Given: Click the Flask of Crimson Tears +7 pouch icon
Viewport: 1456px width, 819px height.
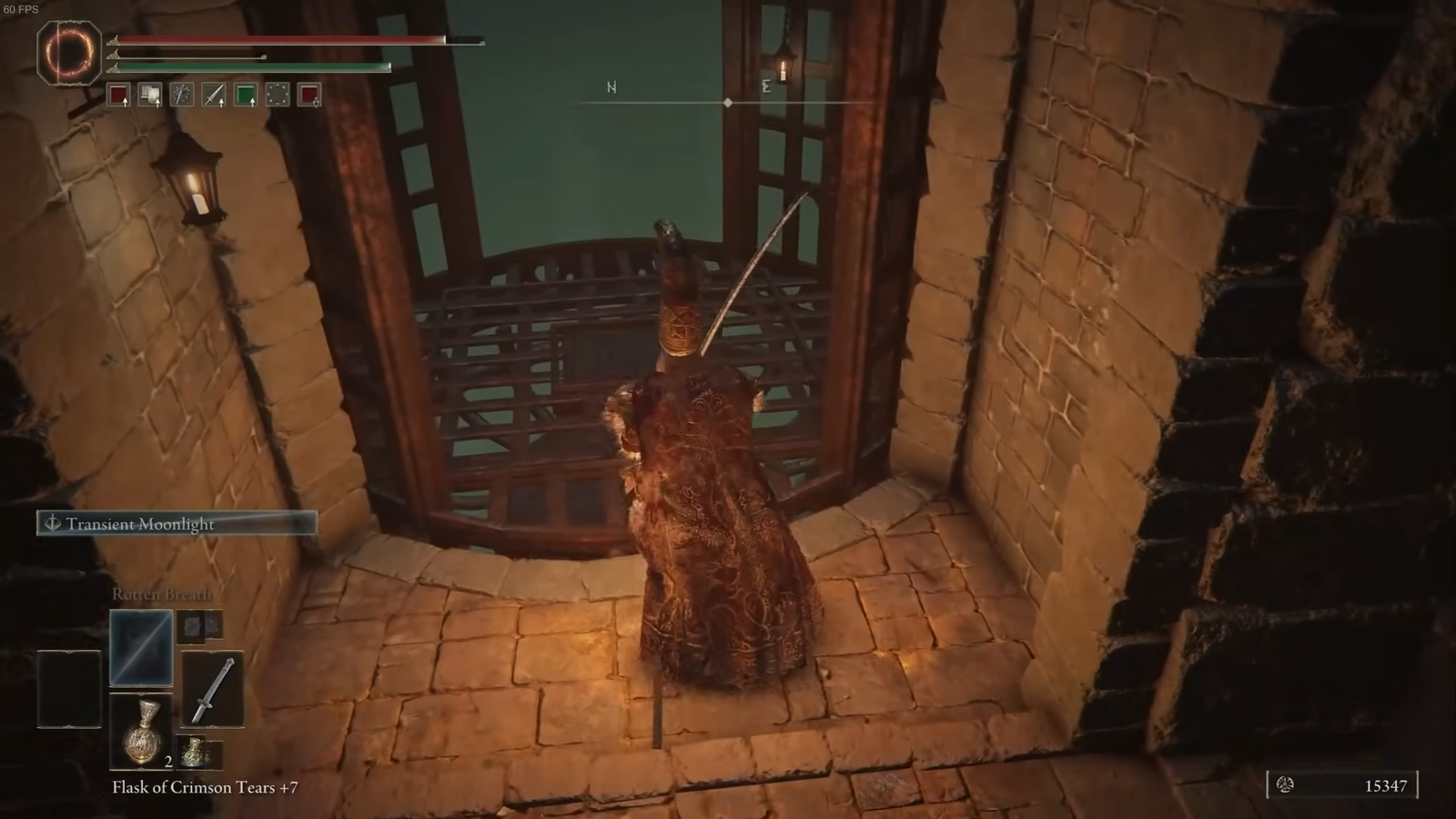Looking at the screenshot, I should (x=142, y=732).
